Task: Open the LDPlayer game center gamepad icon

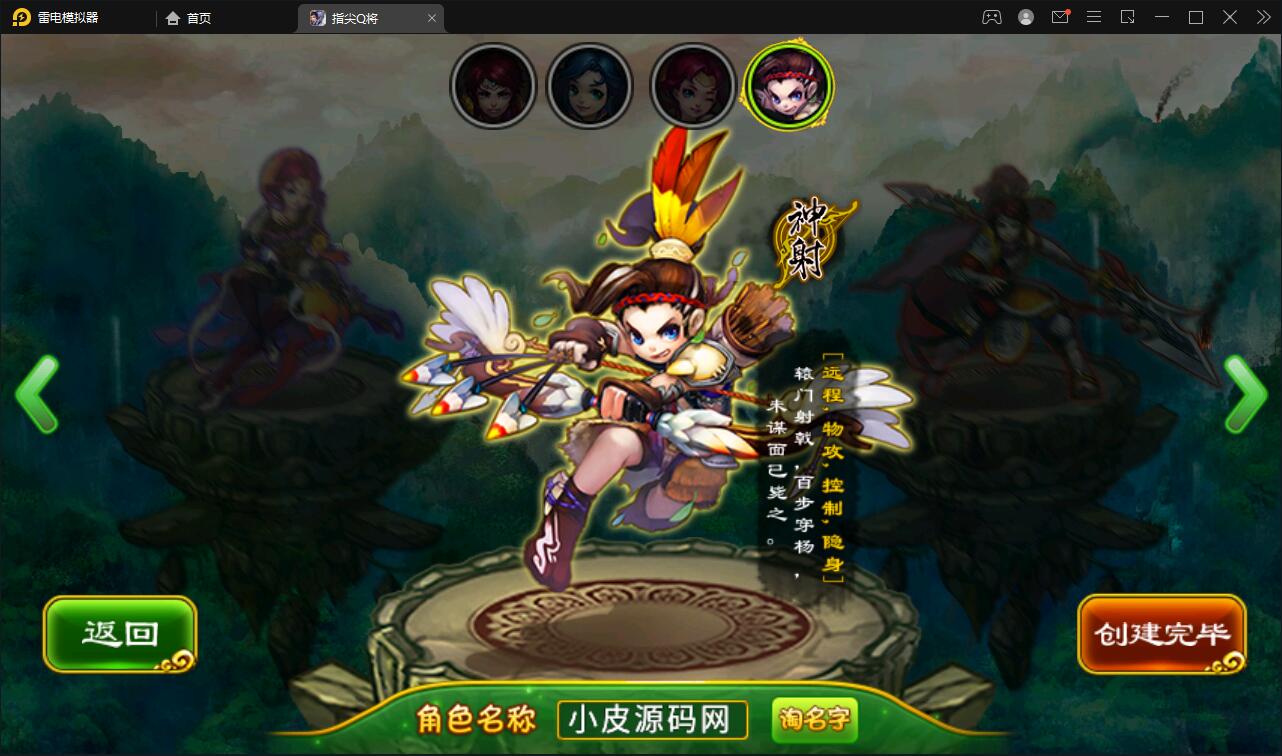Action: [991, 17]
